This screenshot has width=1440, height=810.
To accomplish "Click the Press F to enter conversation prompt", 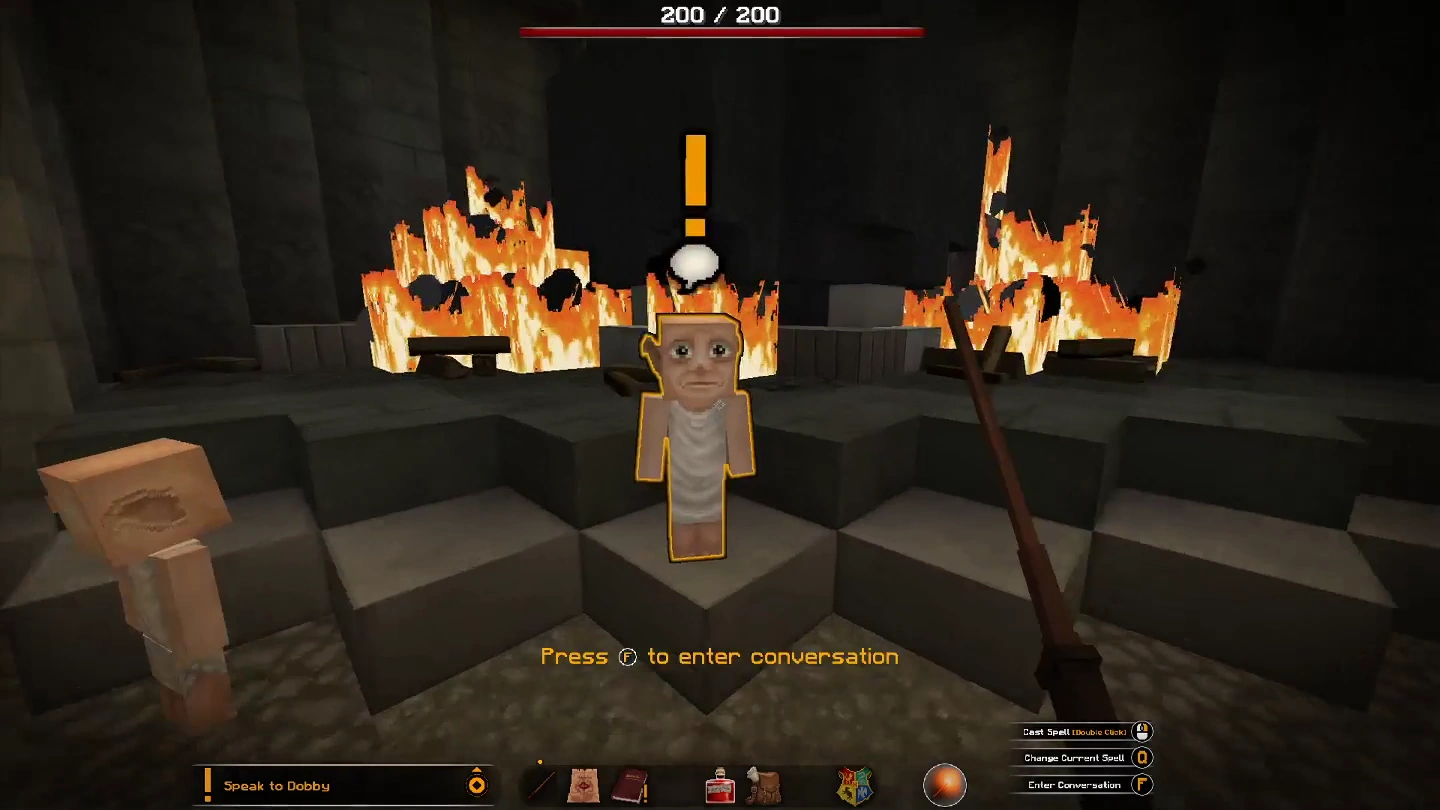I will tap(719, 656).
